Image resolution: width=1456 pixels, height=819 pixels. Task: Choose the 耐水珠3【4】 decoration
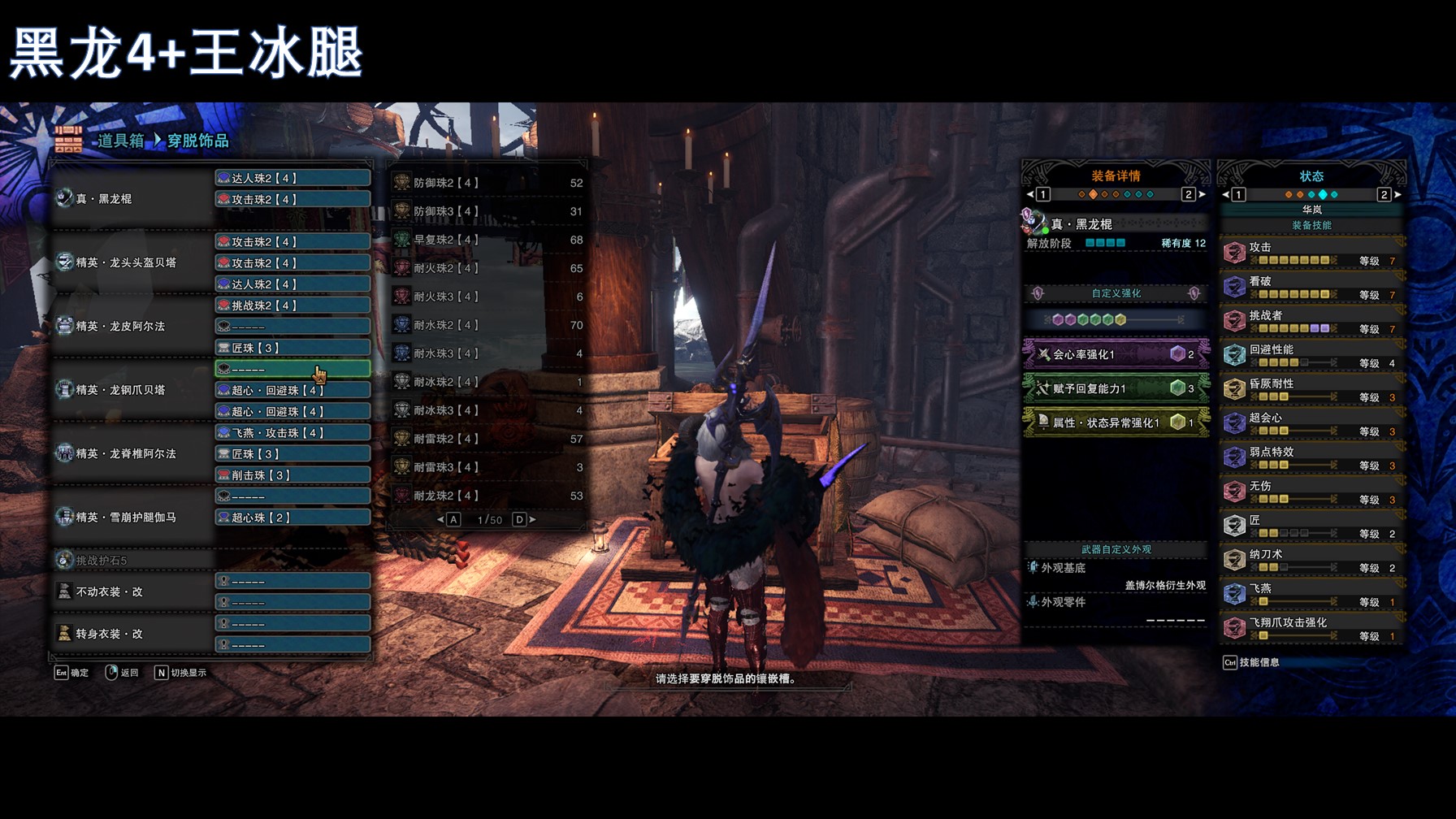487,354
